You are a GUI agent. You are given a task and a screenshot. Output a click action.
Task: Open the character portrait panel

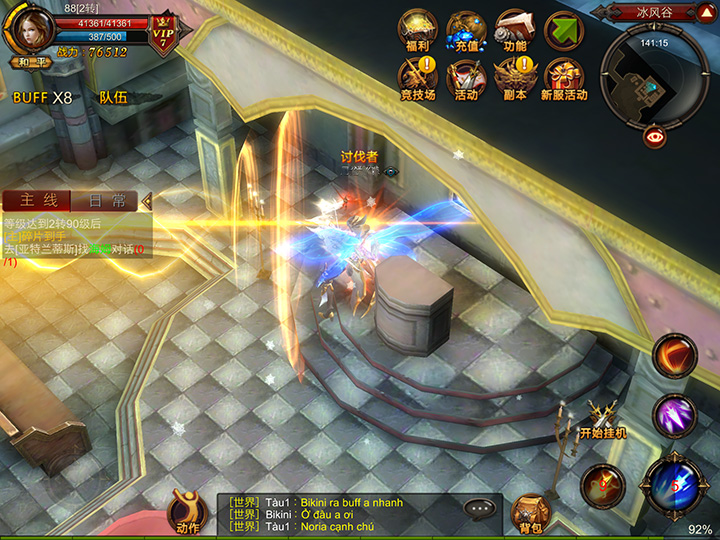click(x=30, y=26)
